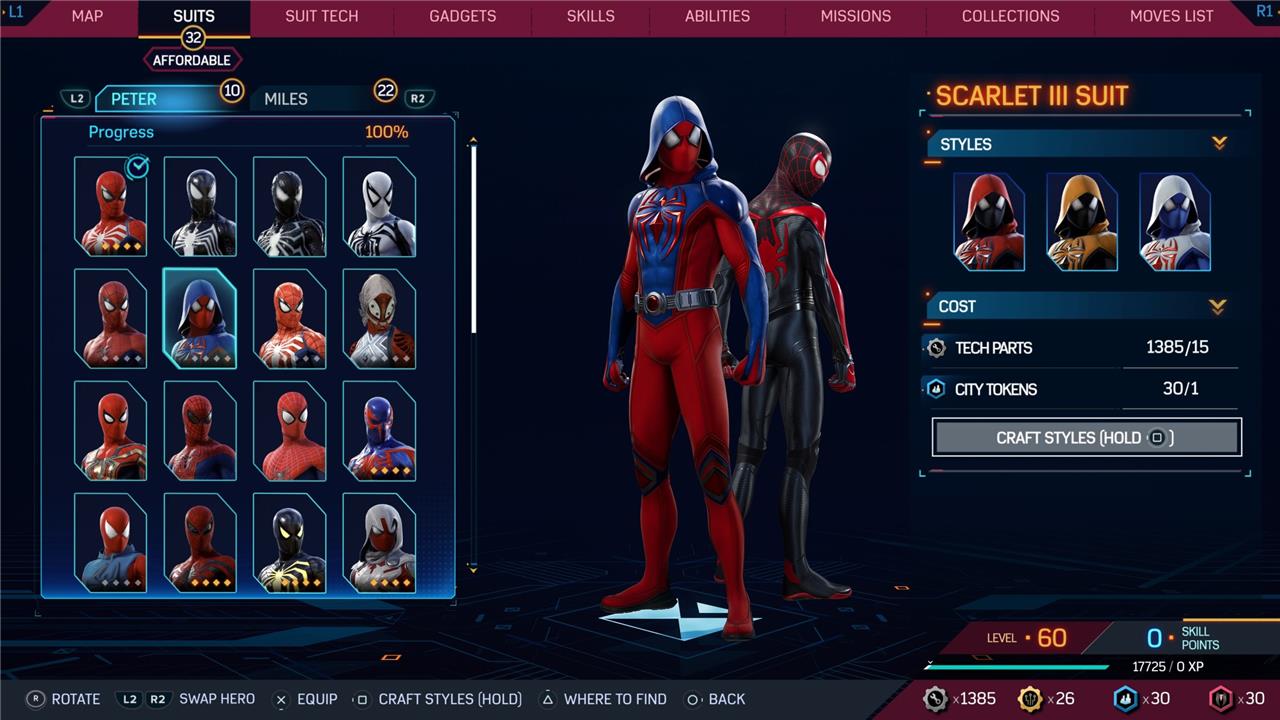The height and width of the screenshot is (720, 1280).
Task: Select Peter's suit list tab
Action: (x=134, y=98)
